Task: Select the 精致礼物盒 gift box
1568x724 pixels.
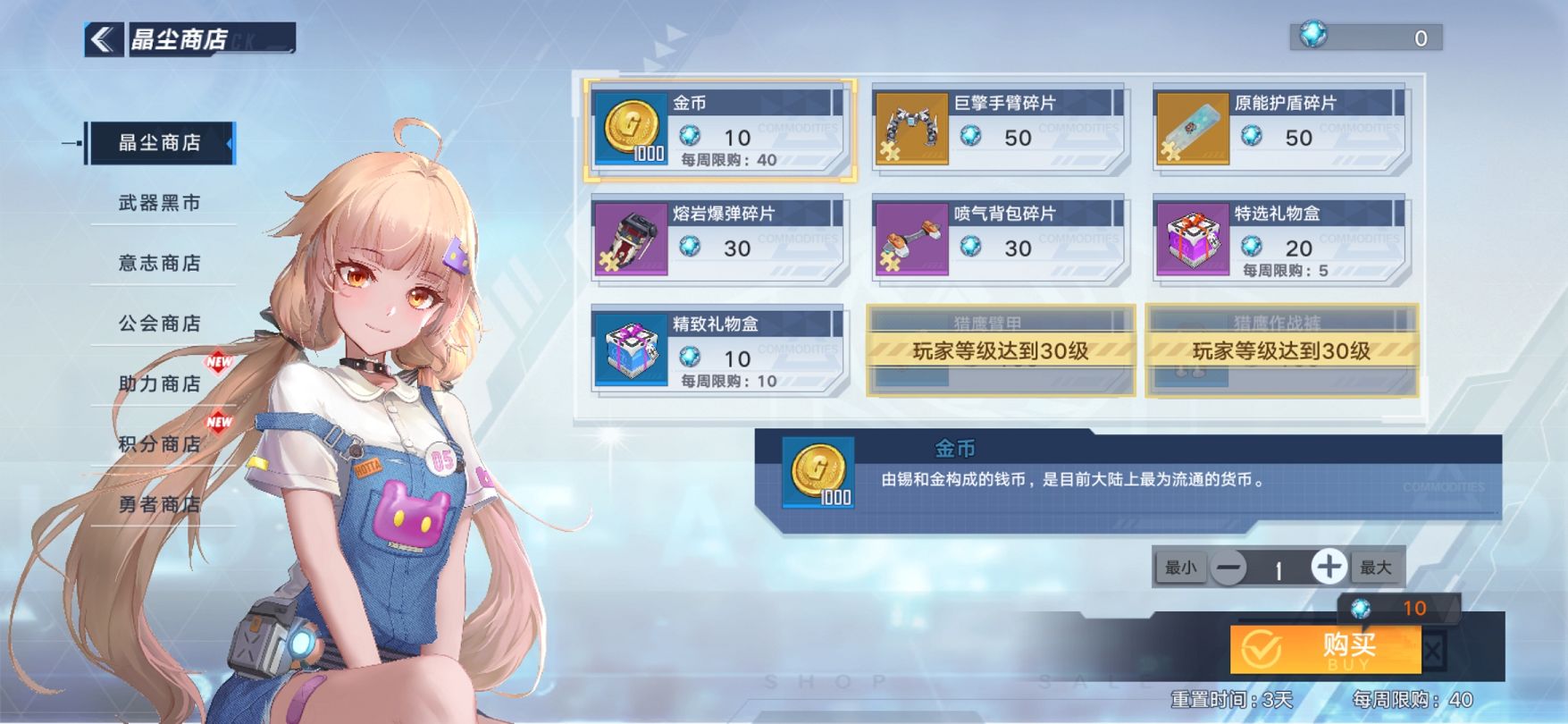Action: [x=719, y=350]
